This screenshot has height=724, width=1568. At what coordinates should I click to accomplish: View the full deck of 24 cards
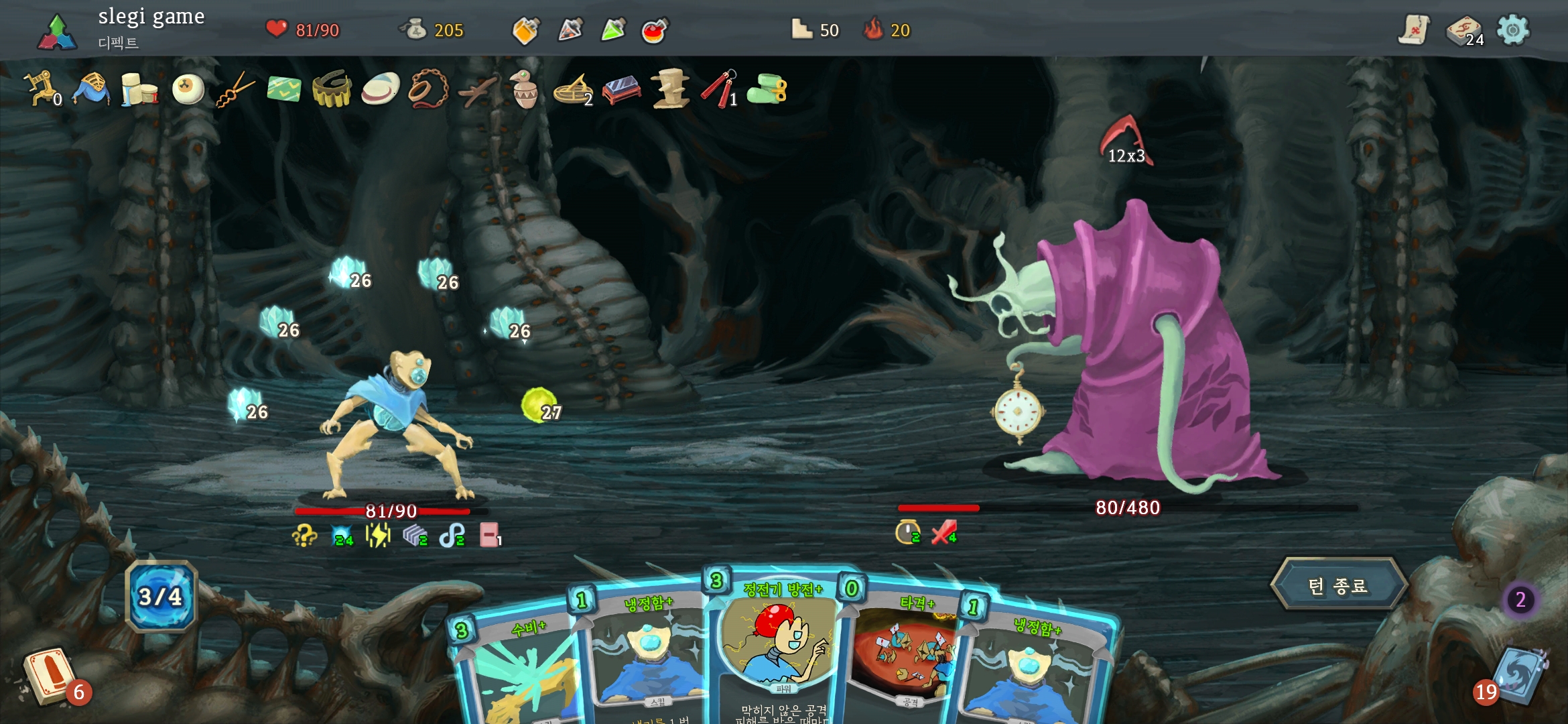[x=1464, y=31]
